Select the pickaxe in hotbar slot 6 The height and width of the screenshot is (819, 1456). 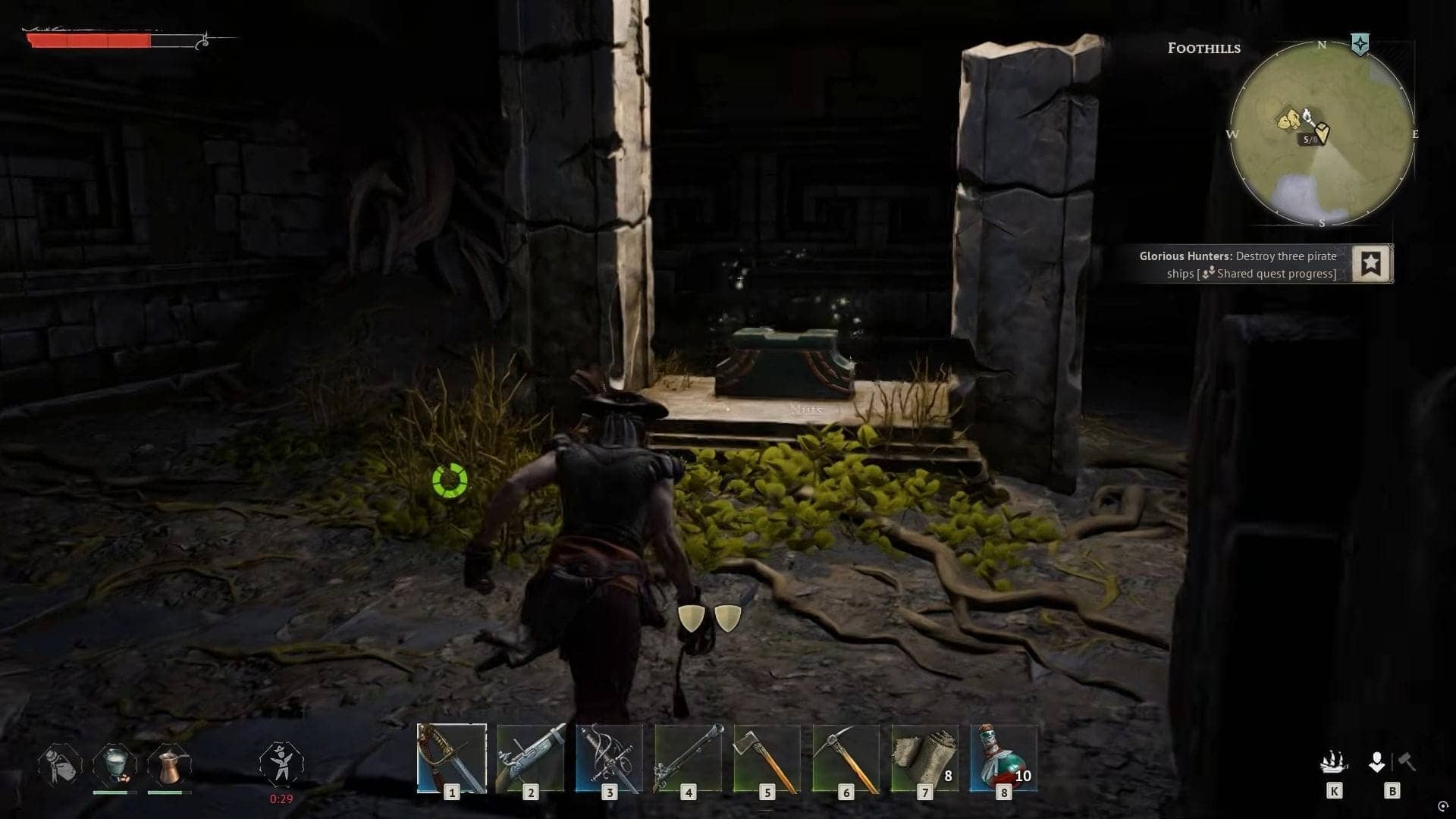point(846,758)
